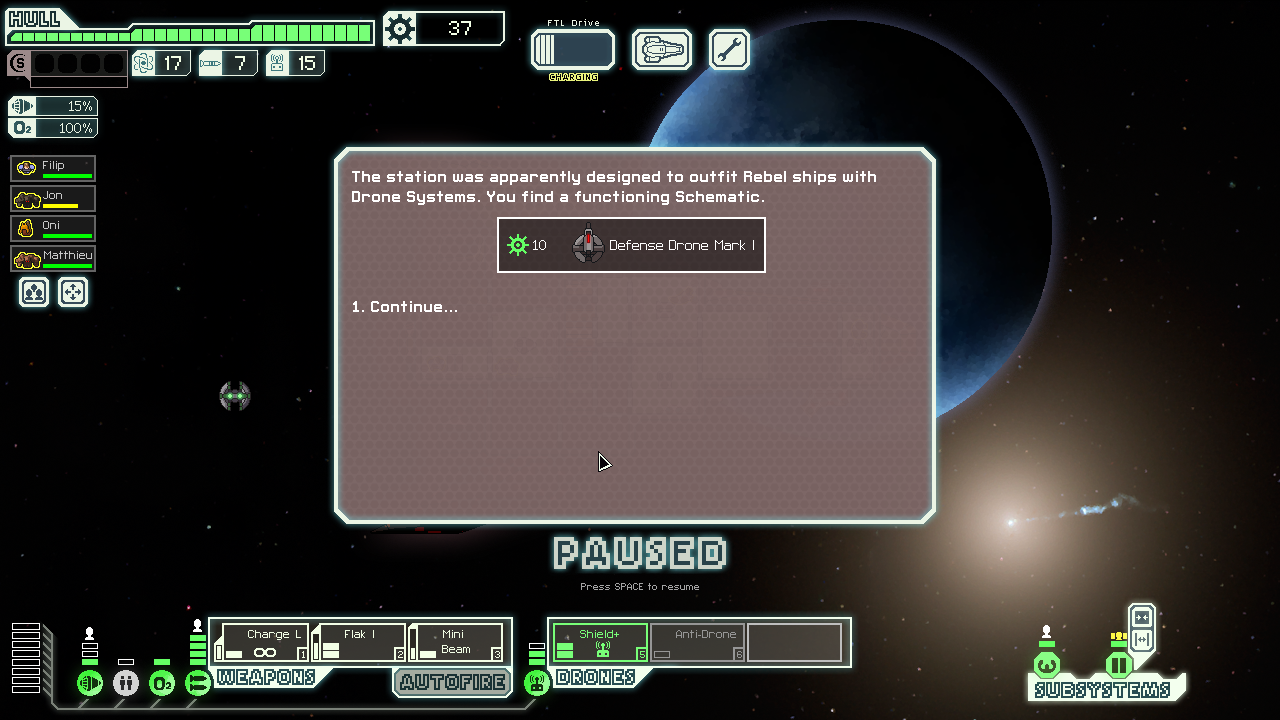Activate the Shield+ drone slot
This screenshot has height=720, width=1280.
[x=599, y=642]
